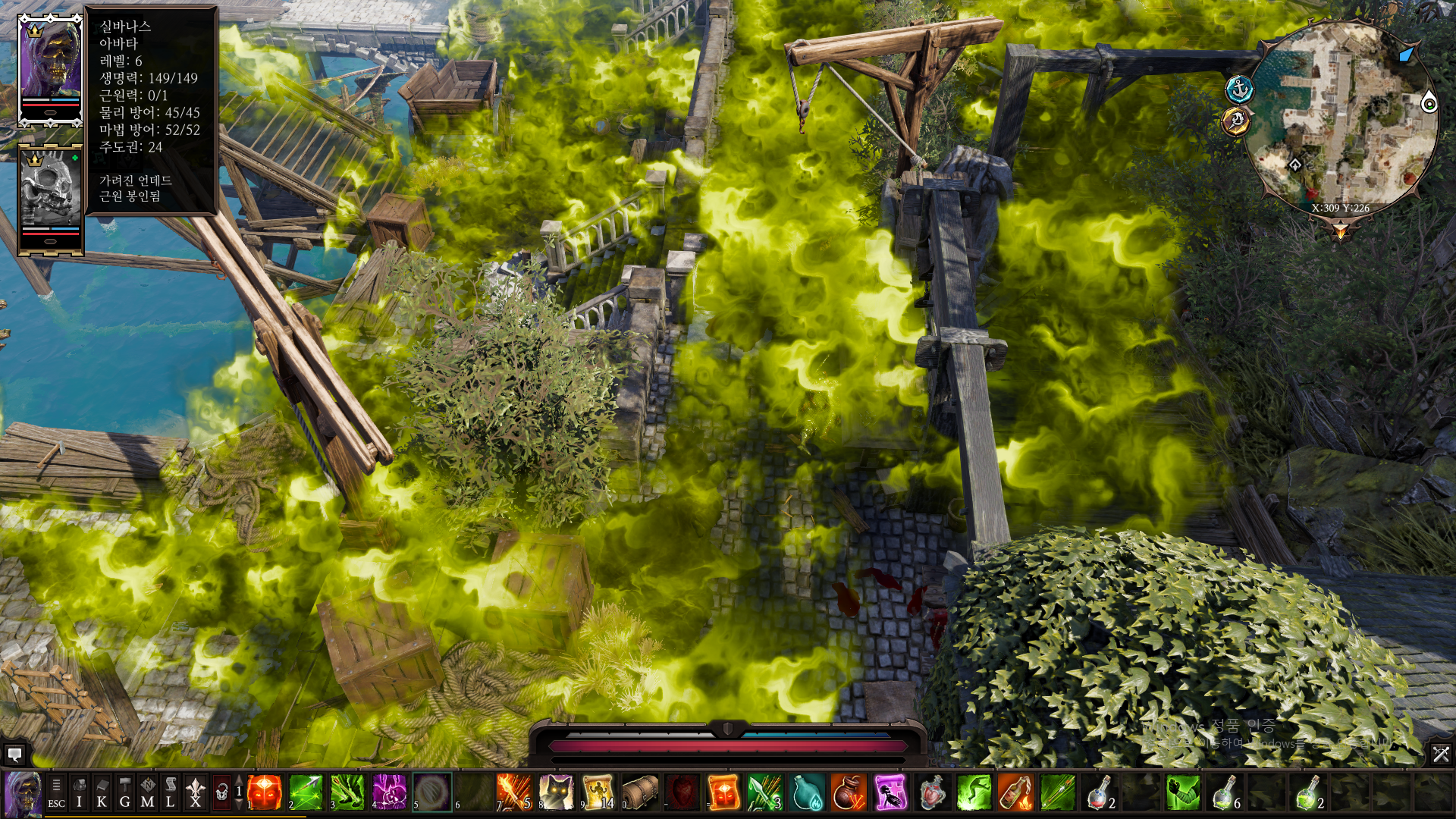Open the chat speech bubble button
Image resolution: width=1456 pixels, height=819 pixels.
14,754
